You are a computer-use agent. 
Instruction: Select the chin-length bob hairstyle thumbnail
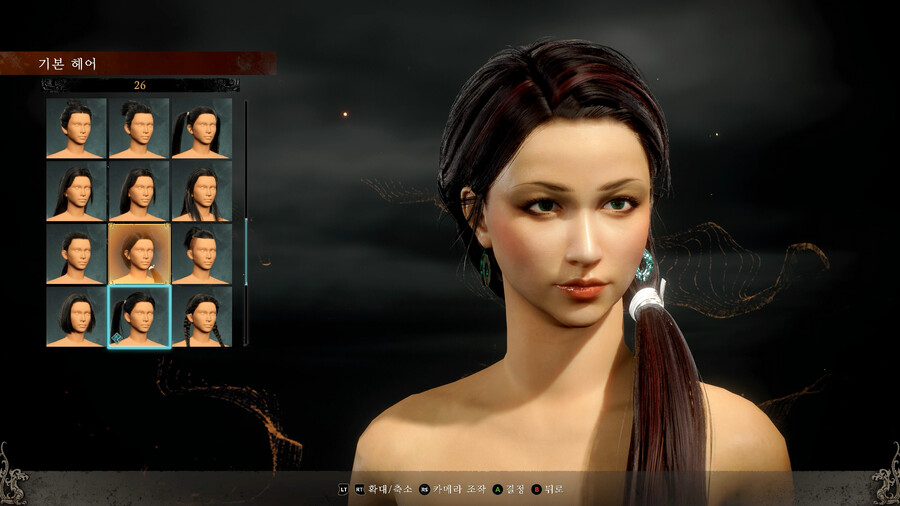pos(76,316)
